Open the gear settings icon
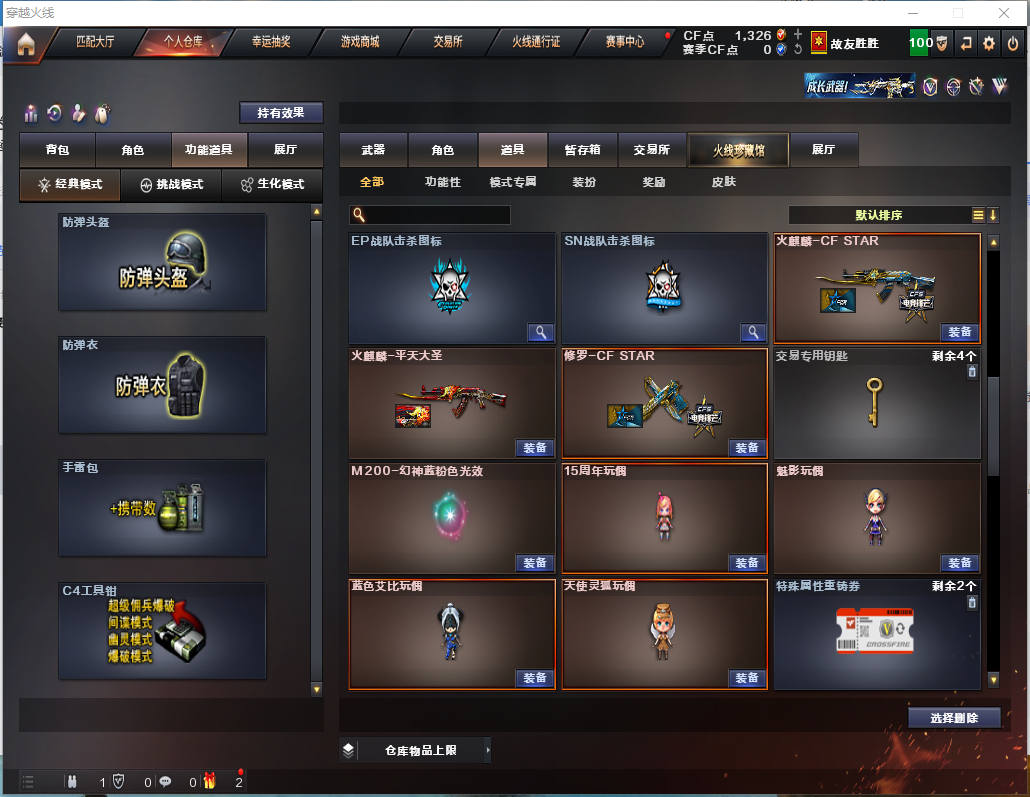The image size is (1030, 797). 989,43
